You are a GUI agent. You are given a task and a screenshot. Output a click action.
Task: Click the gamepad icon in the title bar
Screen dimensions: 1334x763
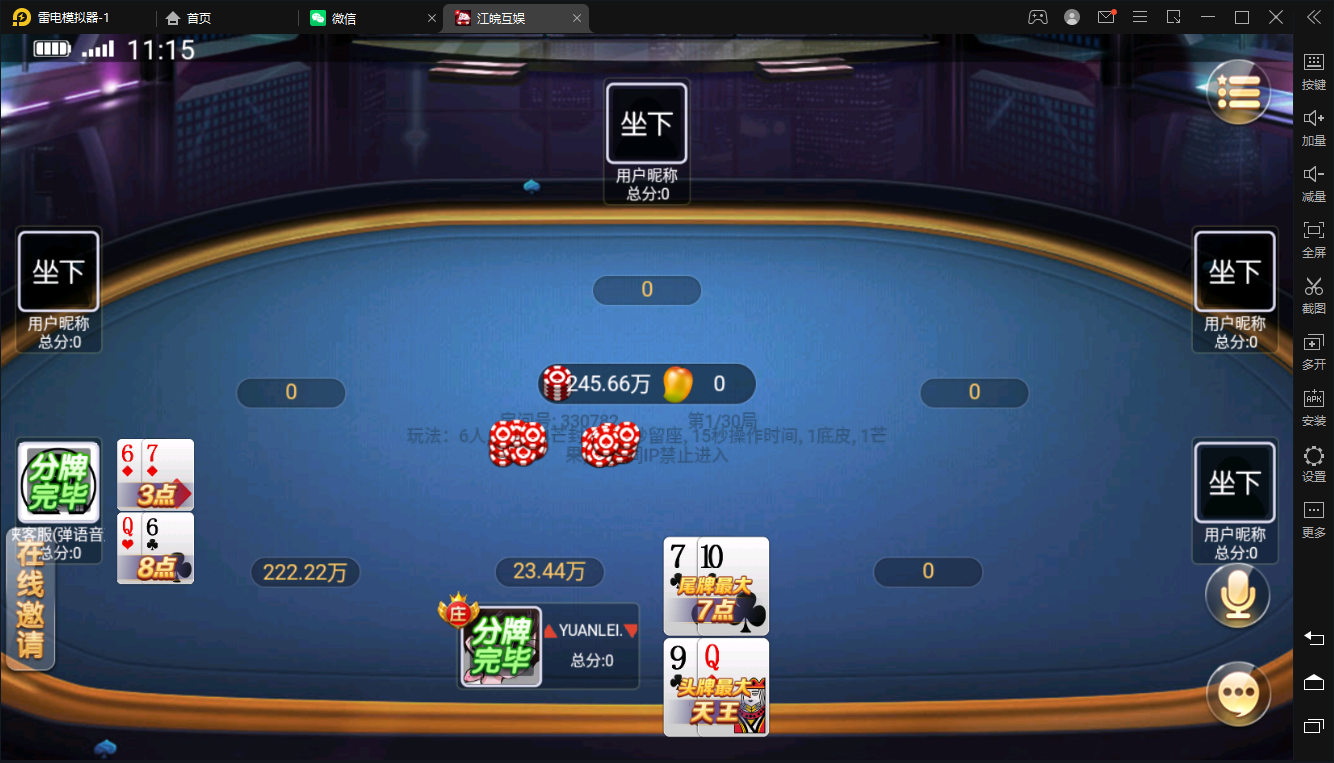(x=1037, y=17)
